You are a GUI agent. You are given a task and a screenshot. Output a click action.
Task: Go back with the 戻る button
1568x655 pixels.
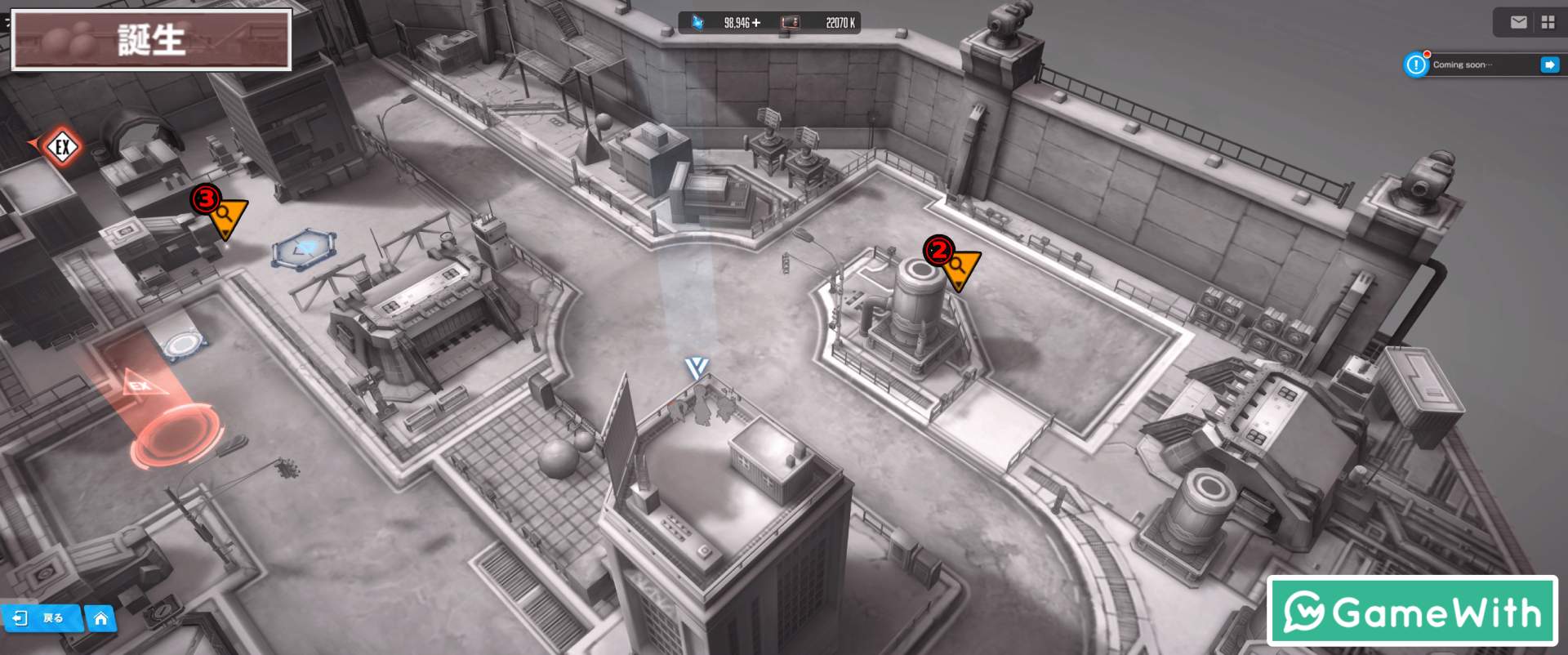41,618
